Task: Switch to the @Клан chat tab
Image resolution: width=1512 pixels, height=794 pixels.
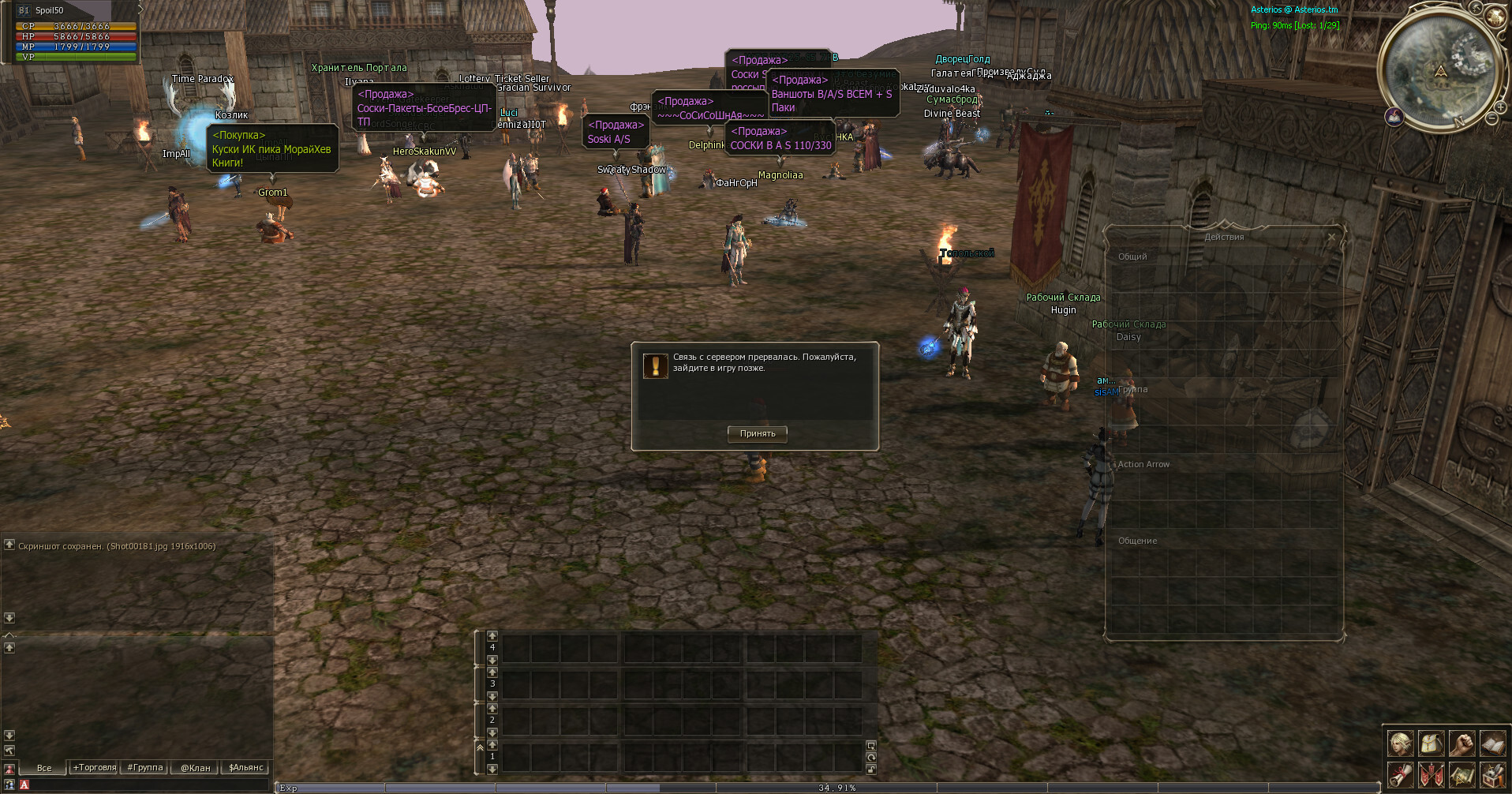Action: 196,767
